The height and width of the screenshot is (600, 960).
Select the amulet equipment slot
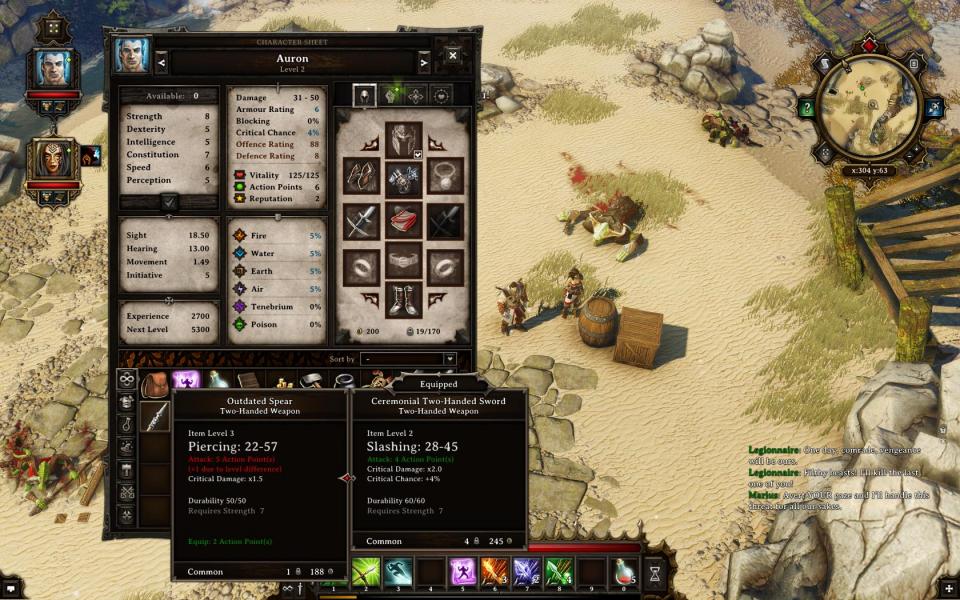tap(446, 176)
